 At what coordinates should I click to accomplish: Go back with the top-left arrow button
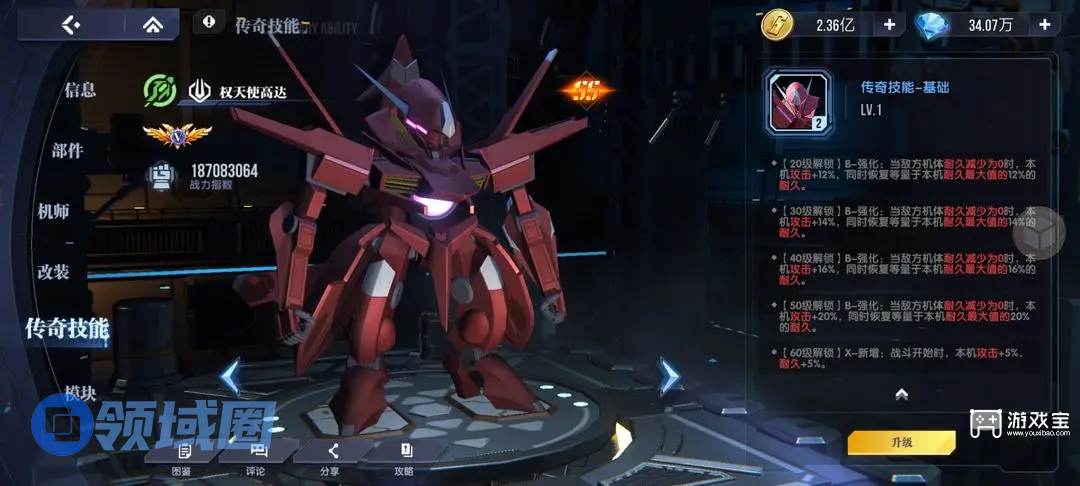pos(70,24)
